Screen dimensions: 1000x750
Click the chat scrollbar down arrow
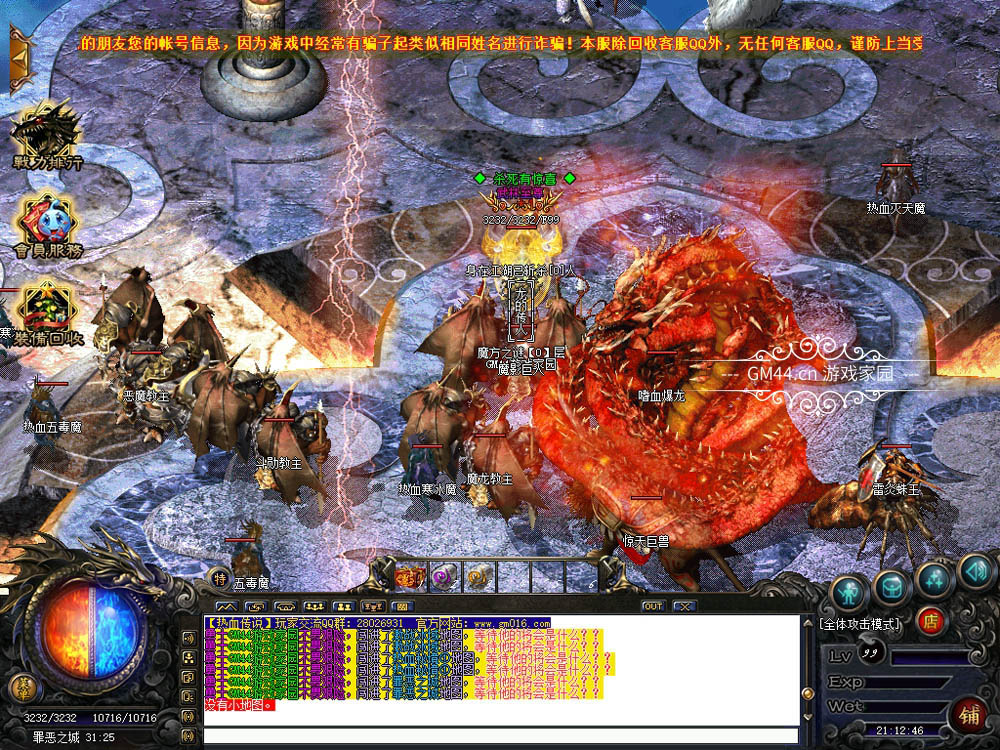point(807,717)
